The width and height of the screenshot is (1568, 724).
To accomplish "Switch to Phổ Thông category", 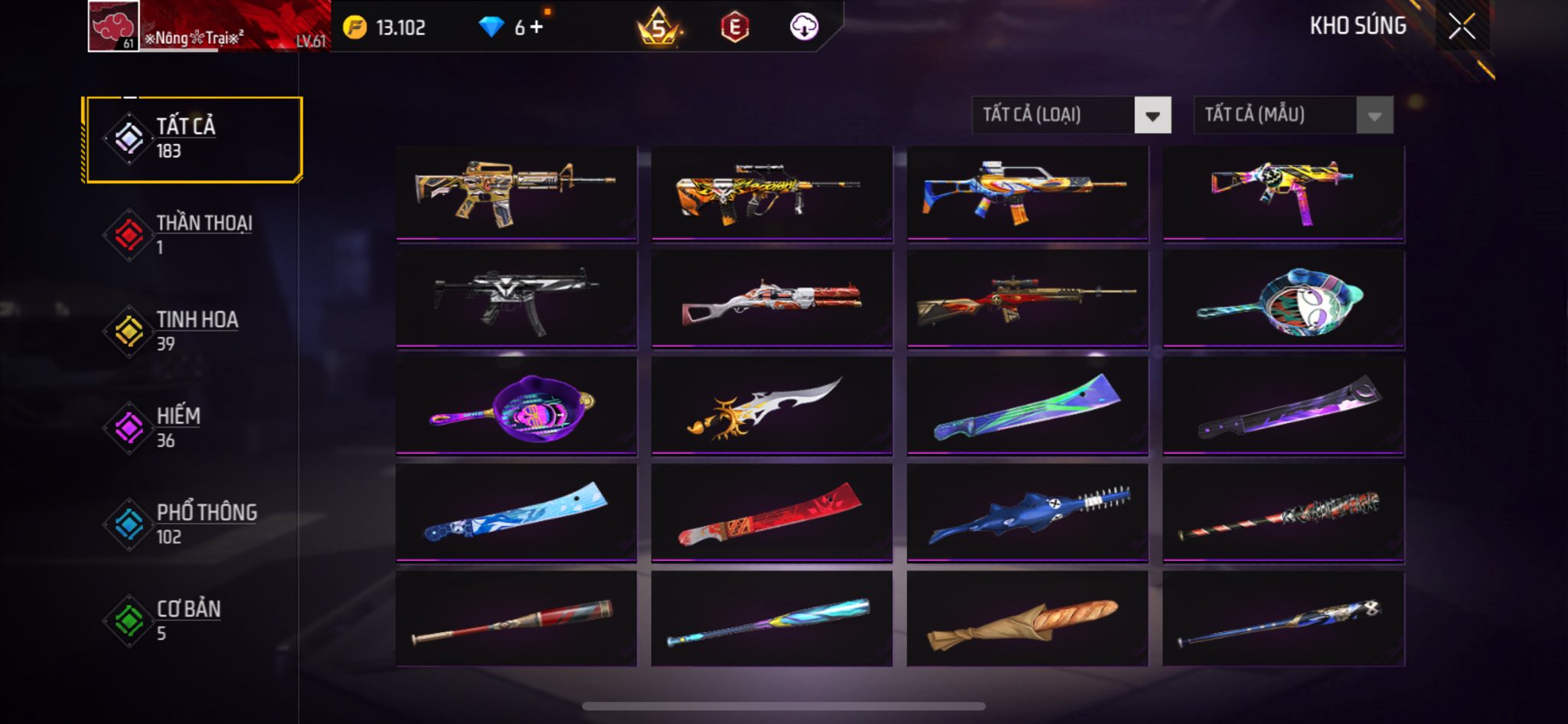I will point(194,524).
